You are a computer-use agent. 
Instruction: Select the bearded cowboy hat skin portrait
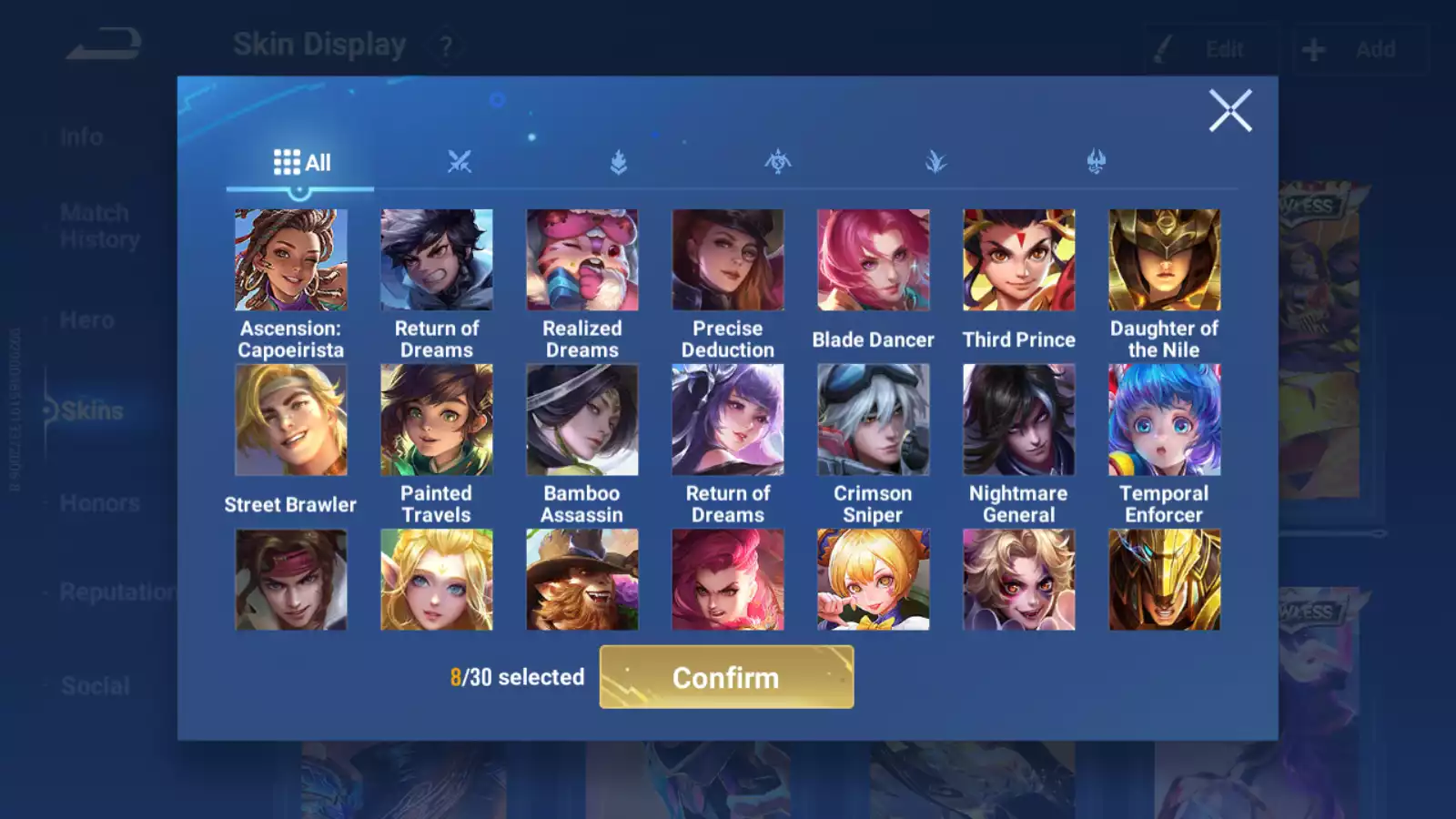tap(582, 580)
